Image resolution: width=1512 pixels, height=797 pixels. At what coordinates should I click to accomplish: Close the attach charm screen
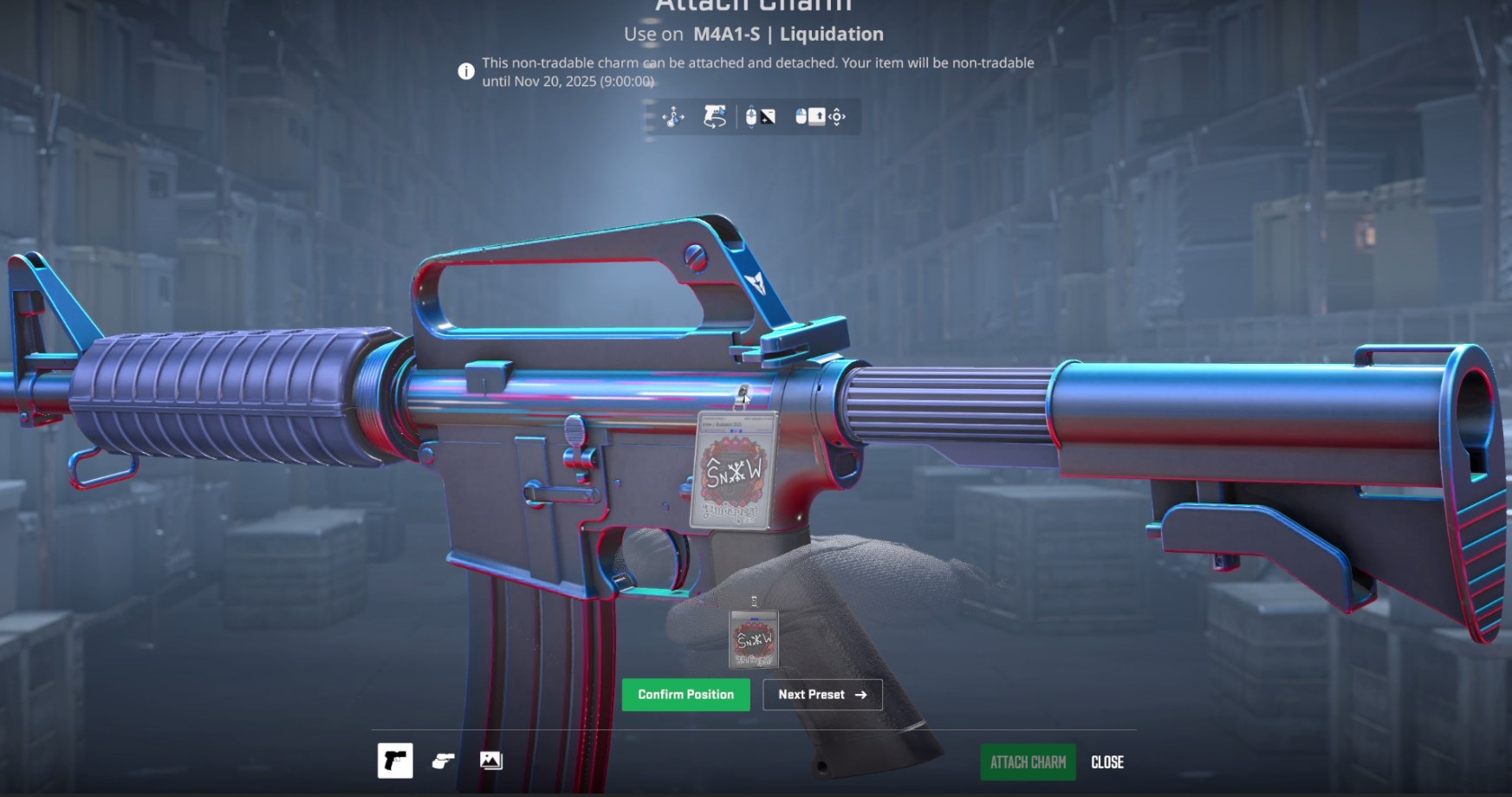click(x=1106, y=762)
